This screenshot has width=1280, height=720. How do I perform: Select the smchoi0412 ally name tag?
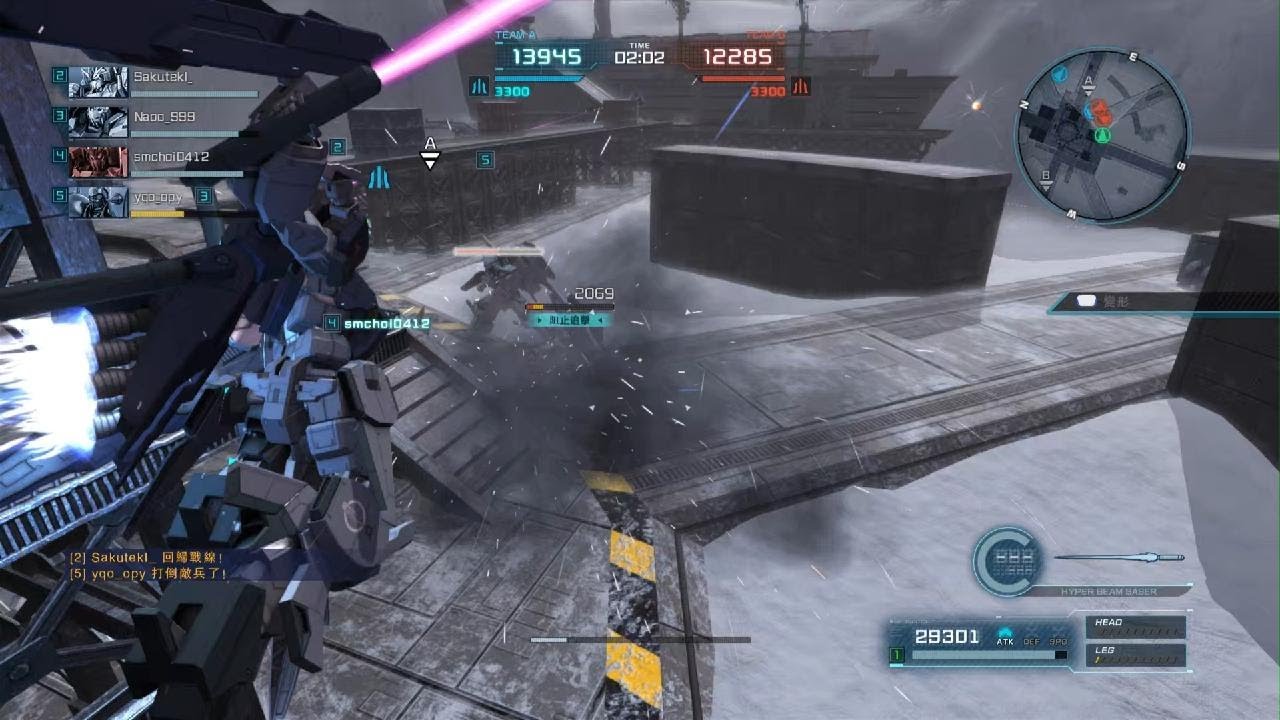click(386, 324)
